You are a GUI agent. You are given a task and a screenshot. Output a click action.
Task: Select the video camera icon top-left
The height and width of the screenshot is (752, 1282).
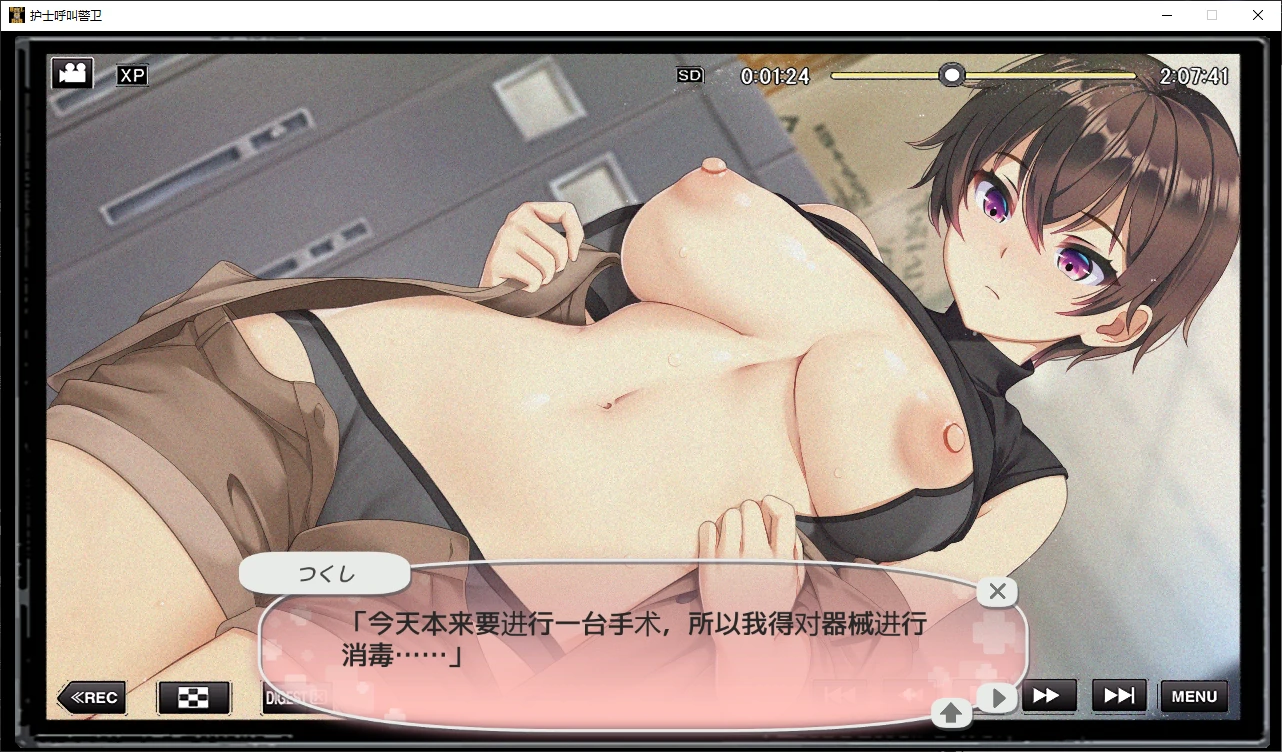coord(71,72)
